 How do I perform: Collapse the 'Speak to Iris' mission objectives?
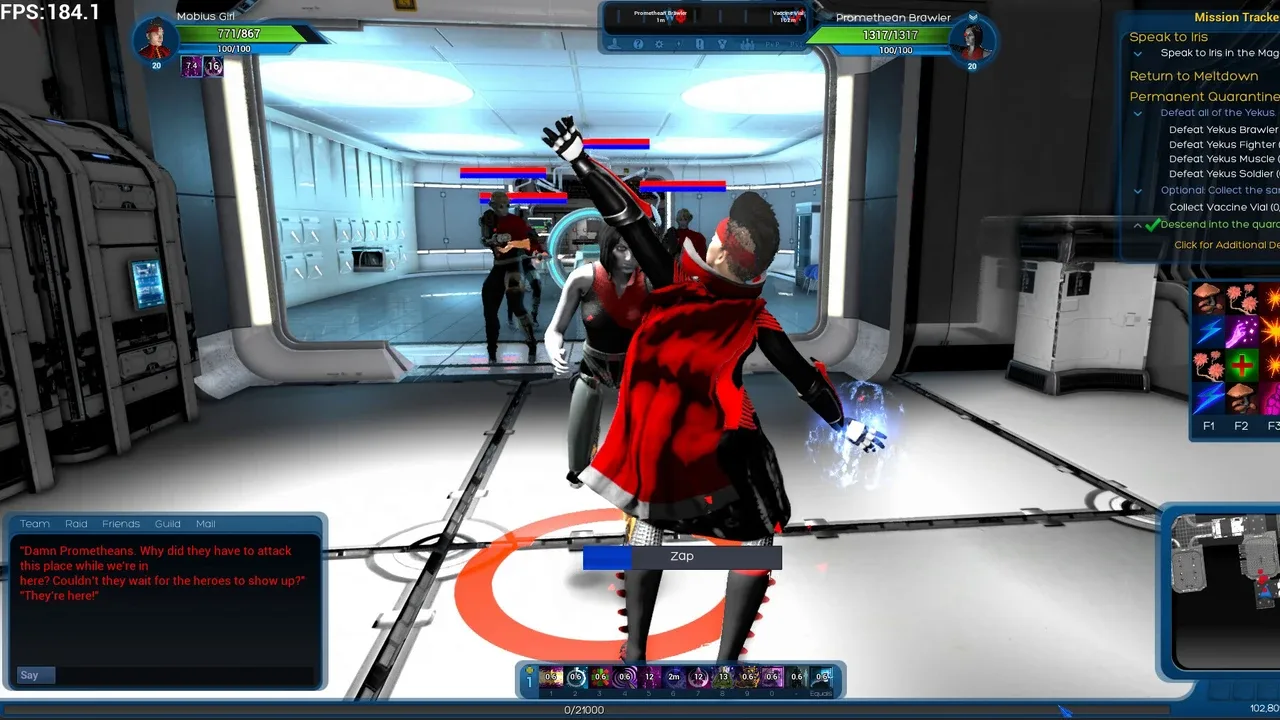(x=1138, y=54)
